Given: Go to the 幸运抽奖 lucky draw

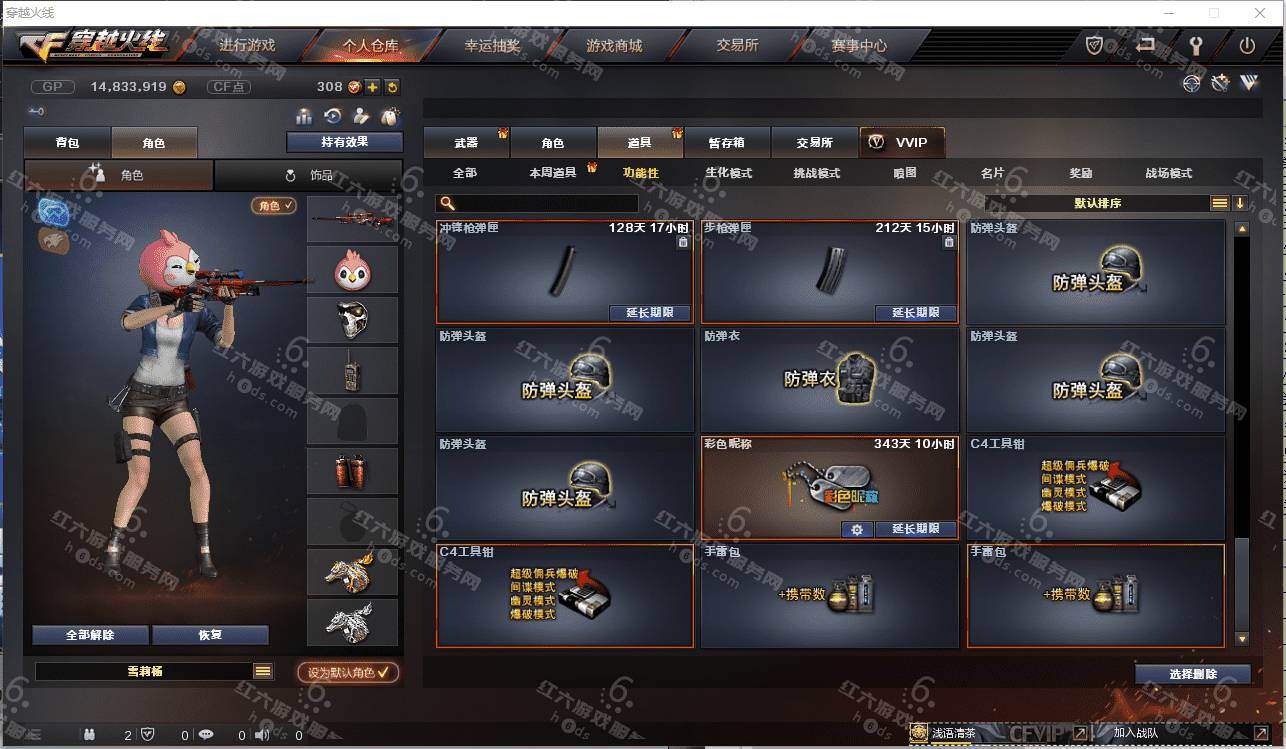Looking at the screenshot, I should pyautogui.click(x=492, y=46).
